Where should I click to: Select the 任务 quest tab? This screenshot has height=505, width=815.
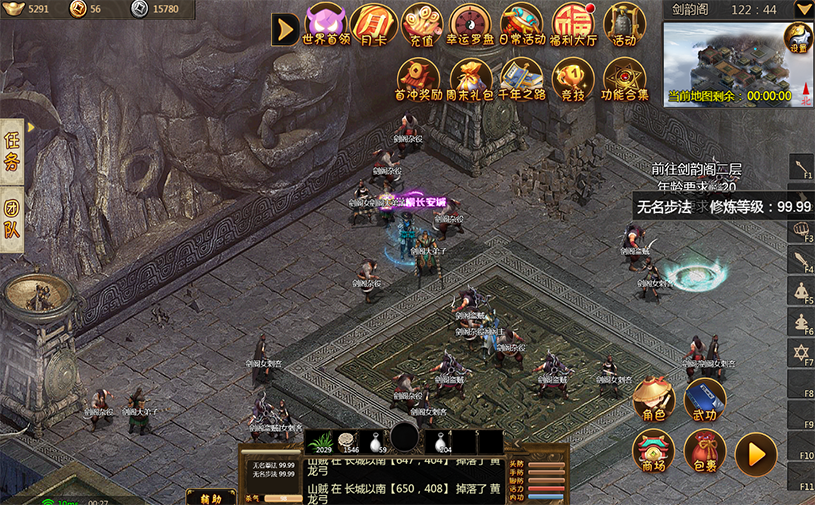click(12, 150)
